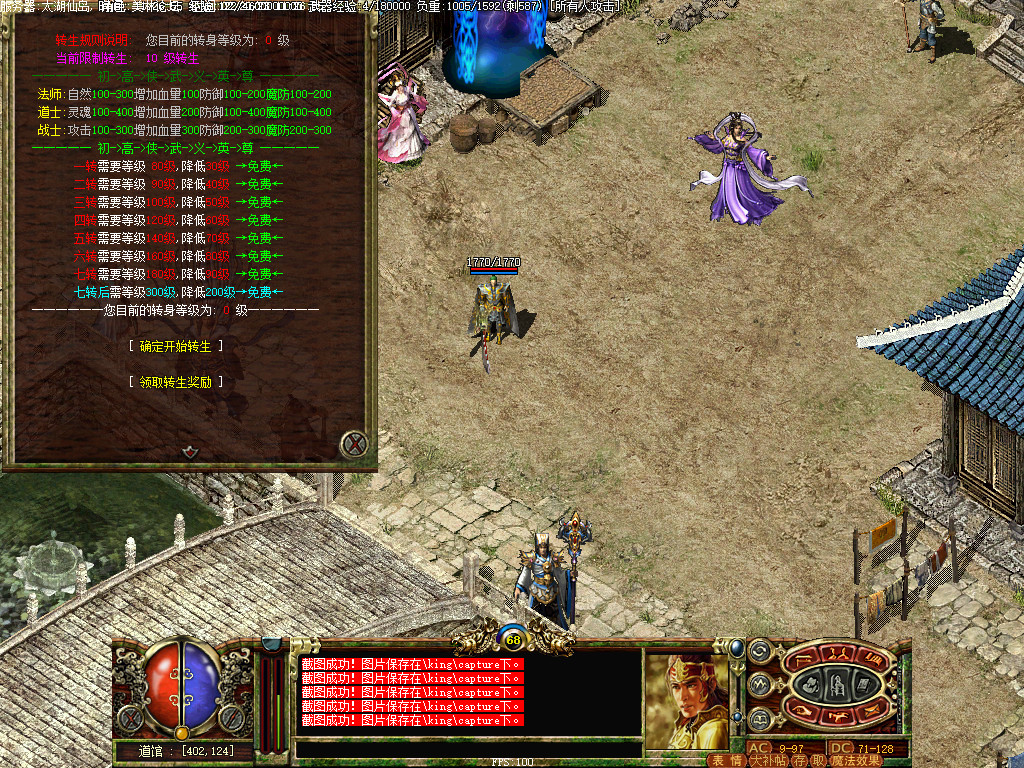Click the red down-arrow at dialog bottom
This screenshot has width=1024, height=768.
(189, 452)
